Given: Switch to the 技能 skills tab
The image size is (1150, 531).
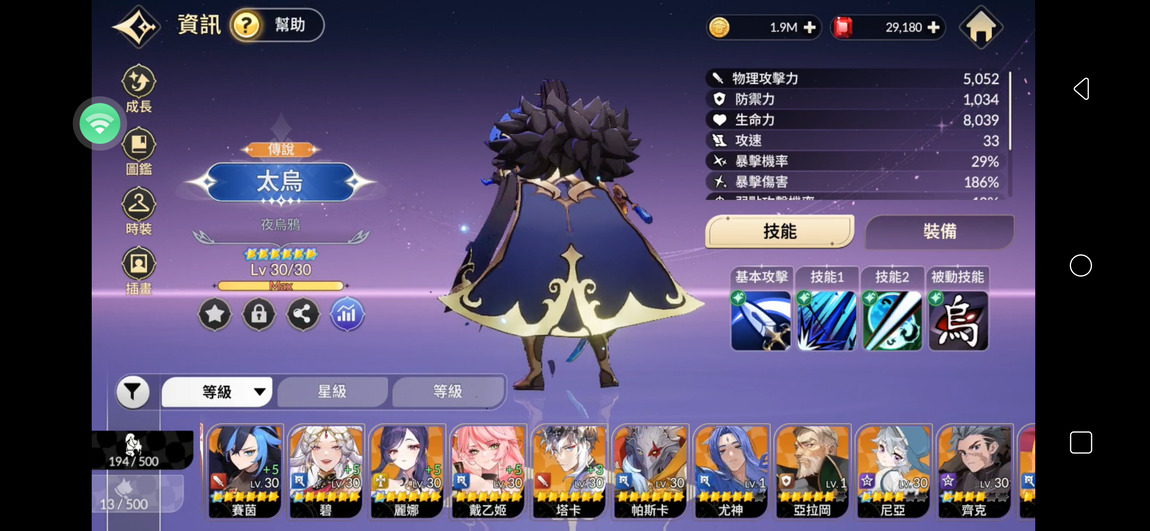Looking at the screenshot, I should (x=780, y=231).
